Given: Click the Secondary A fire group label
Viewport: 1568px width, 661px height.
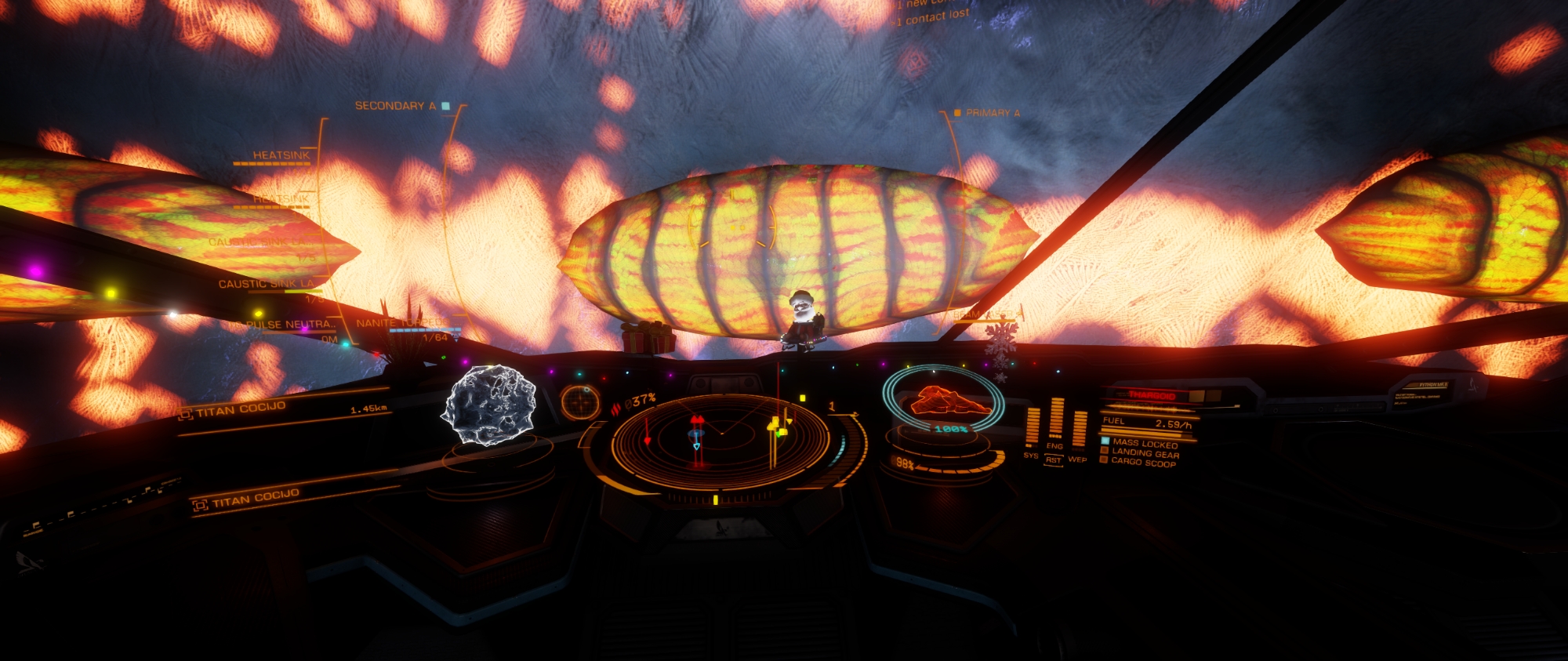Looking at the screenshot, I should [x=395, y=106].
